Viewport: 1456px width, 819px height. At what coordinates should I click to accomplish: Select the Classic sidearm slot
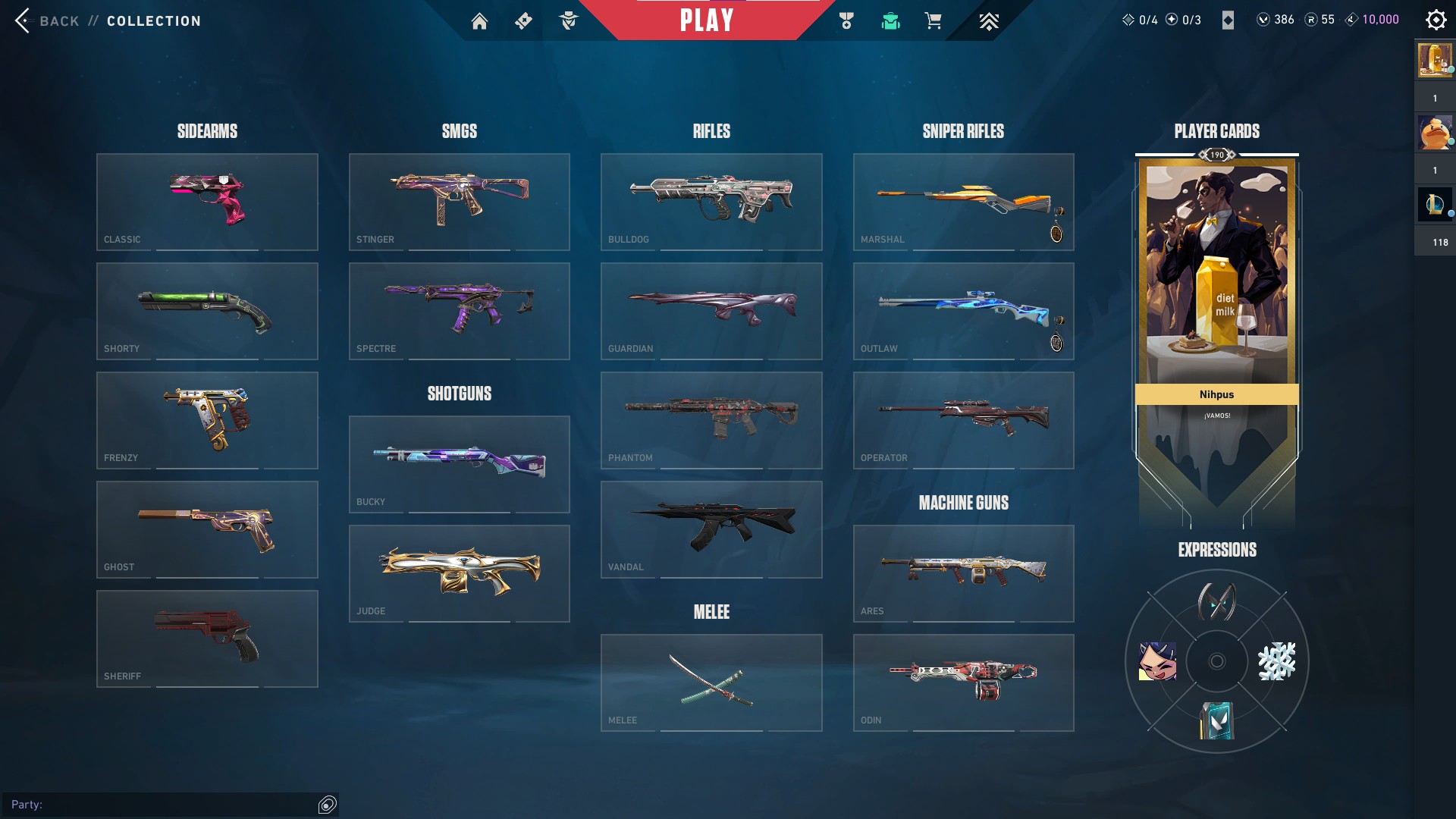[207, 202]
